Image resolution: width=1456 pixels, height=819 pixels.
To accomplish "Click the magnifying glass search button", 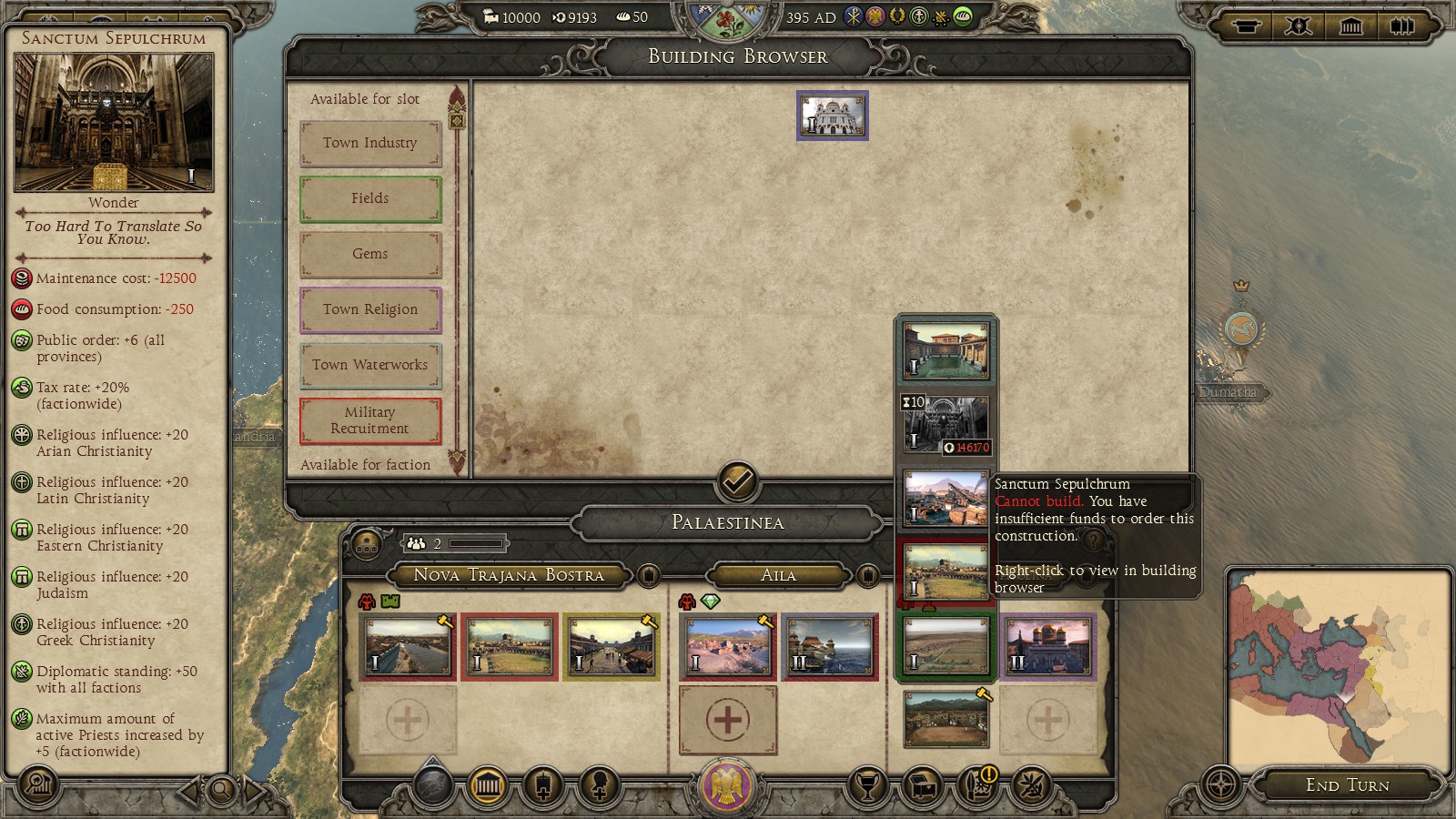I will (x=221, y=790).
